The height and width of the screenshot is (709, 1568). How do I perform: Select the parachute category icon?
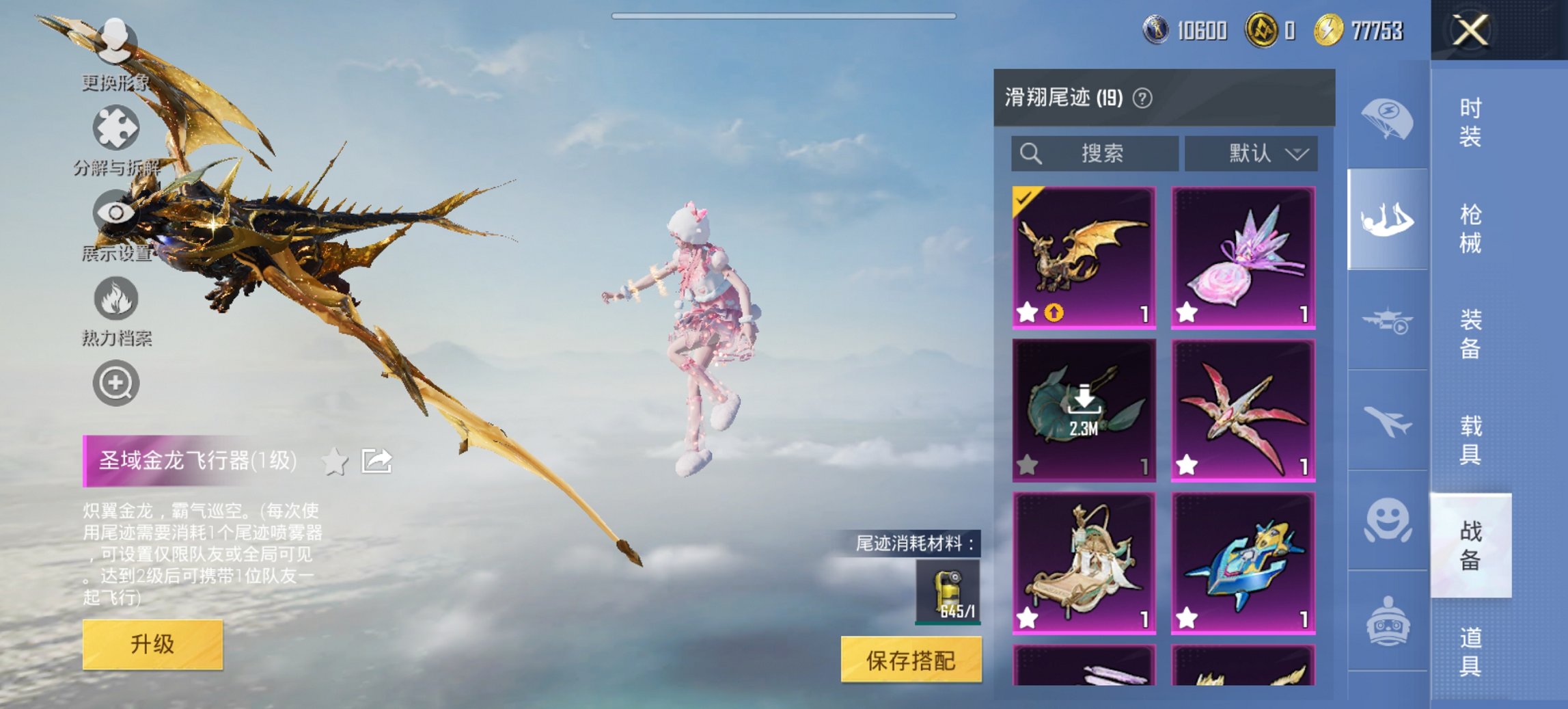coord(1387,120)
